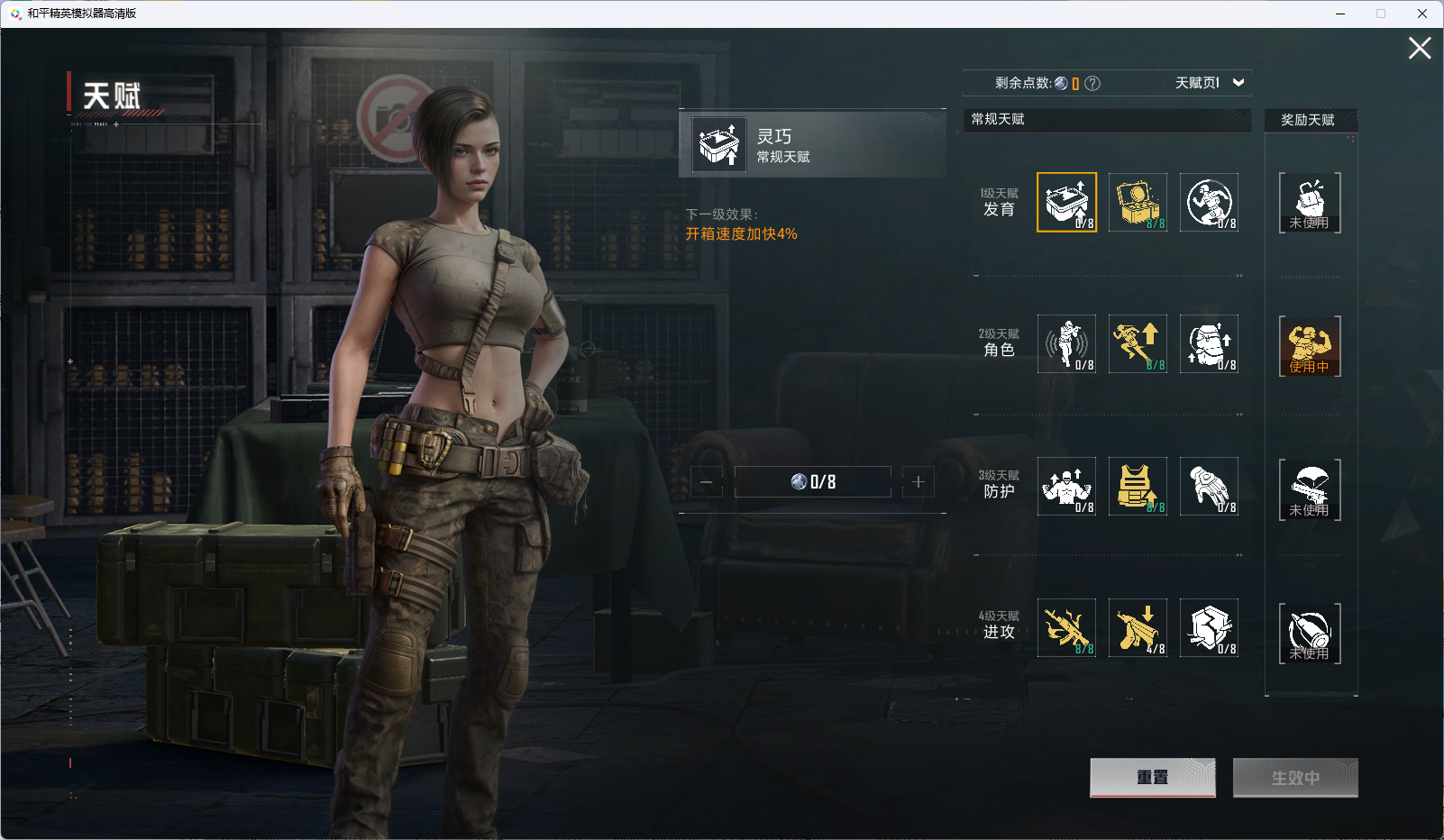This screenshot has height=840, width=1444.
Task: Minimize the emulator window
Action: click(1340, 14)
